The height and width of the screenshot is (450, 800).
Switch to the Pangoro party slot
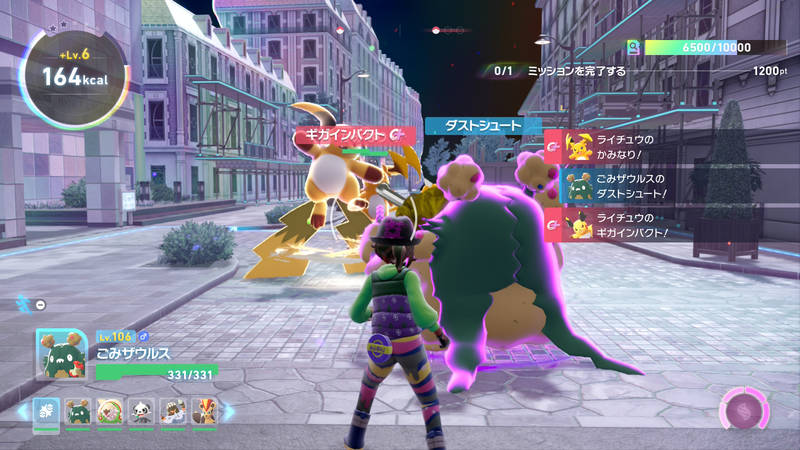pyautogui.click(x=140, y=411)
